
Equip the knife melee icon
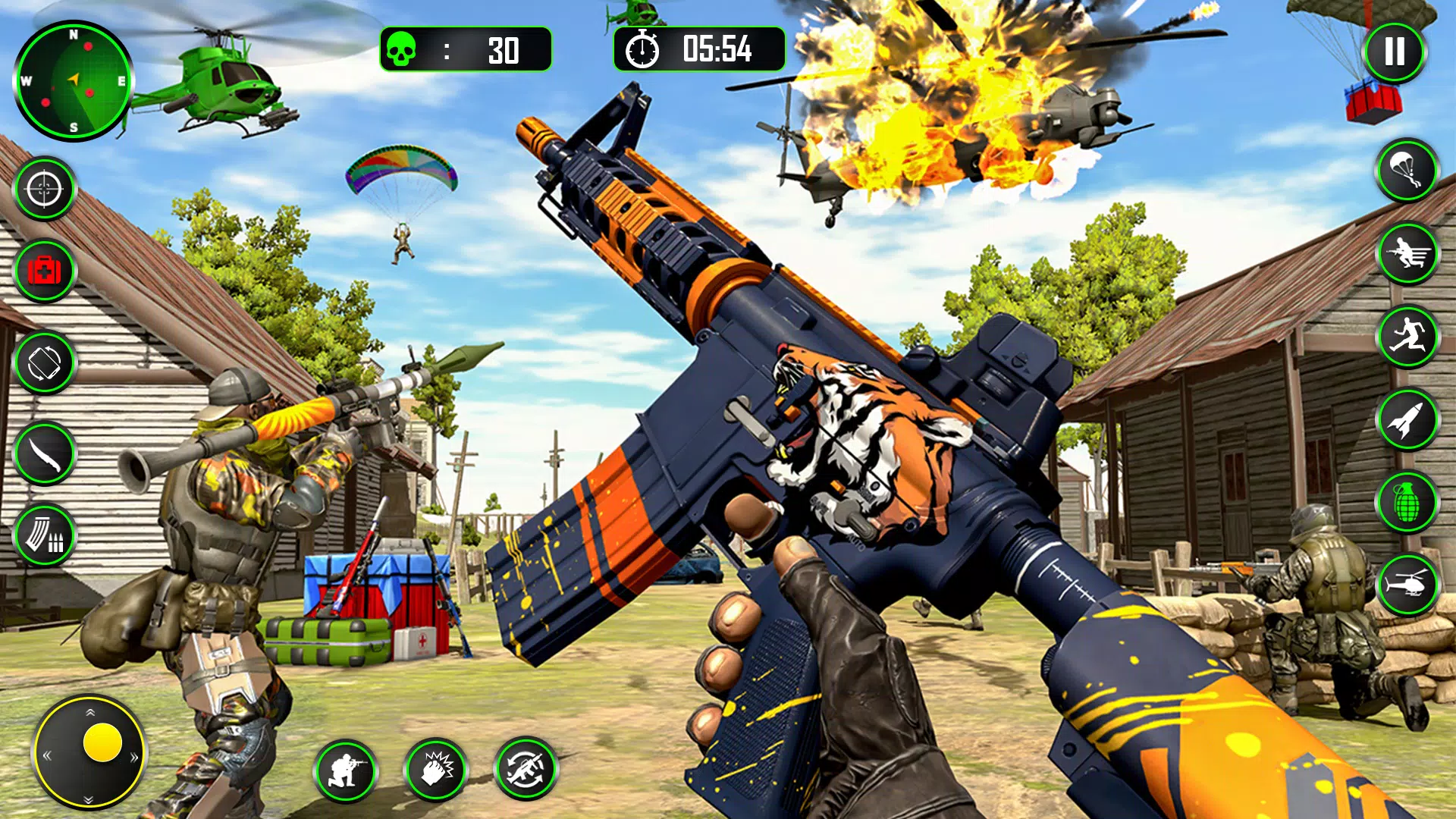[x=43, y=450]
